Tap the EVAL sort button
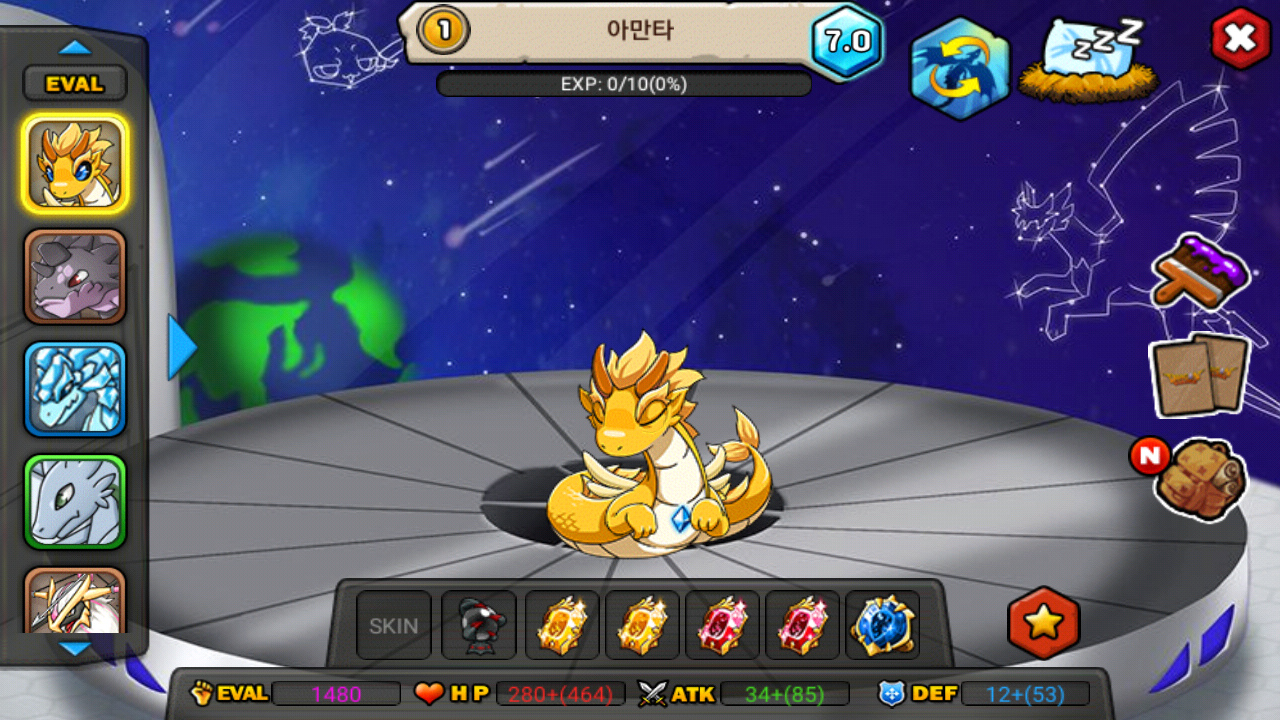Viewport: 1280px width, 720px height. coord(75,84)
